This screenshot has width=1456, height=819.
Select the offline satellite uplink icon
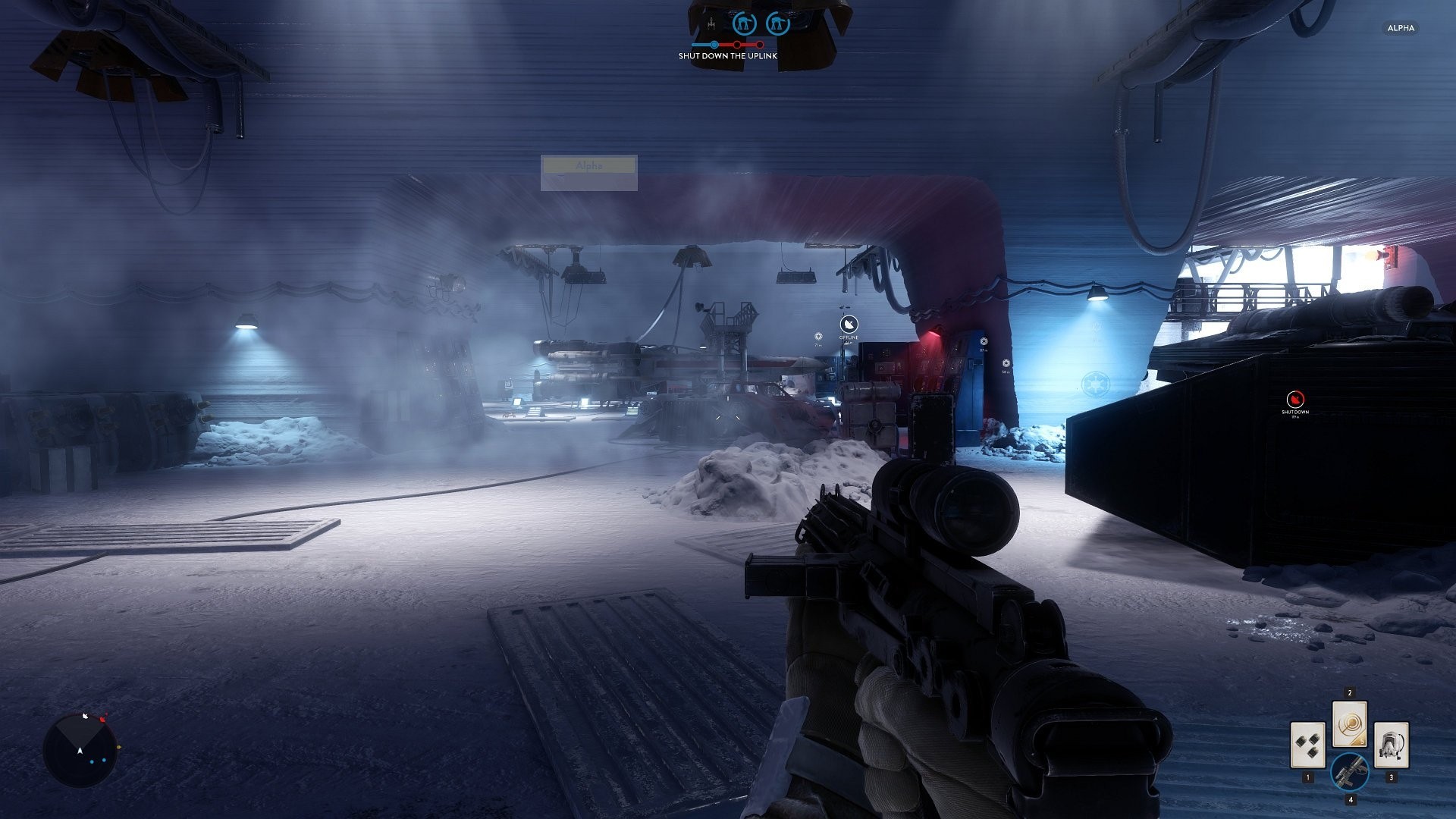(x=849, y=324)
